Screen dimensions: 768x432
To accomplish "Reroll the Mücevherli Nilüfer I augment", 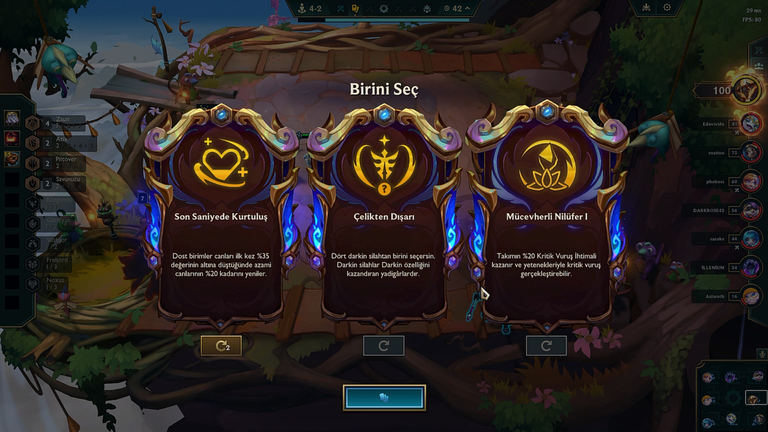I will click(546, 346).
